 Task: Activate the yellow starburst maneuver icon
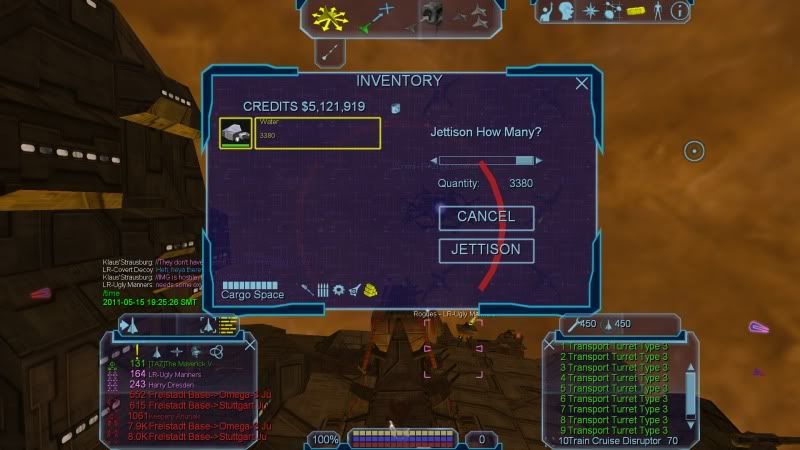click(326, 15)
